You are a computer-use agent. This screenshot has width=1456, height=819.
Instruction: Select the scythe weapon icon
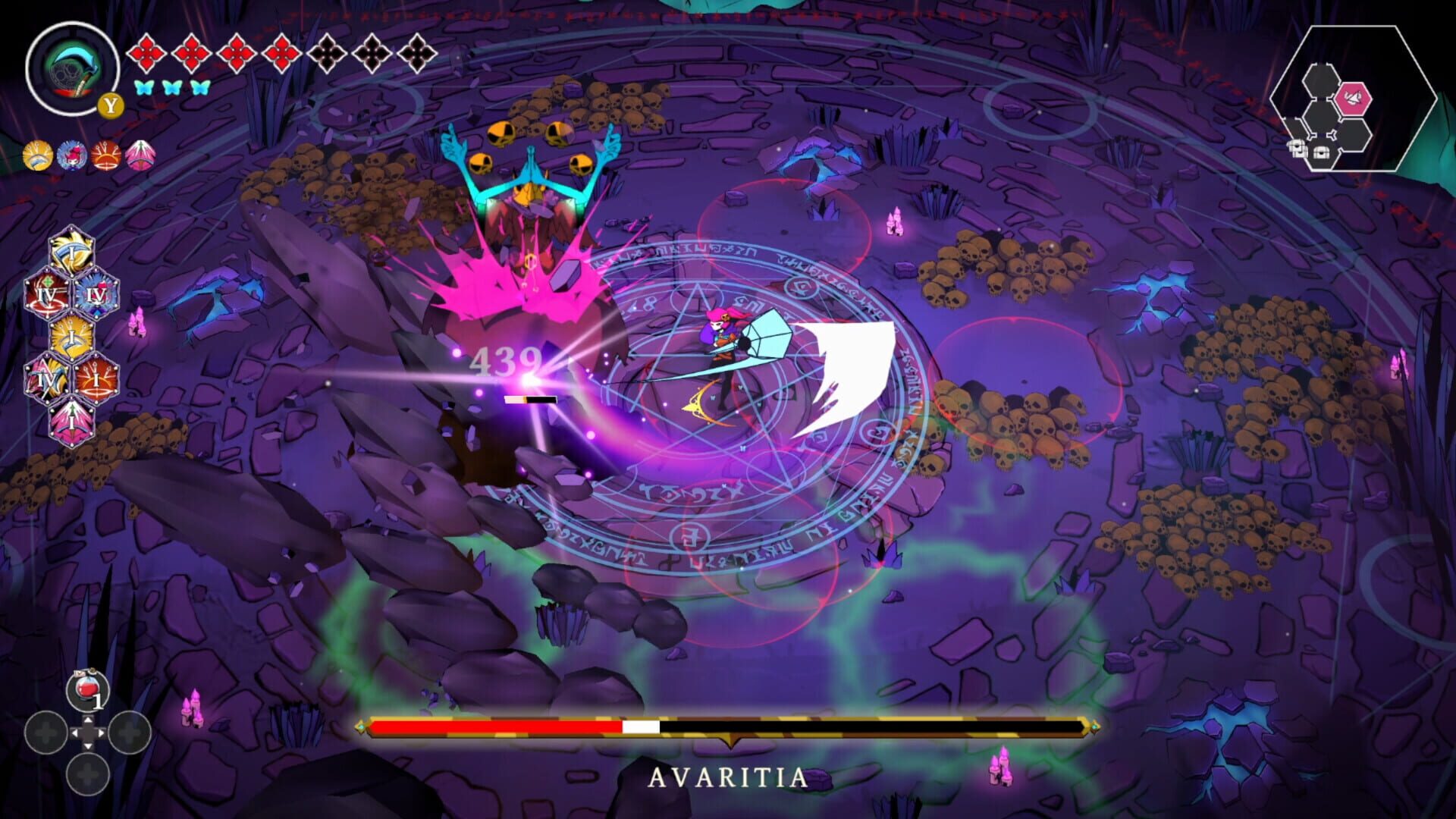pos(72,68)
